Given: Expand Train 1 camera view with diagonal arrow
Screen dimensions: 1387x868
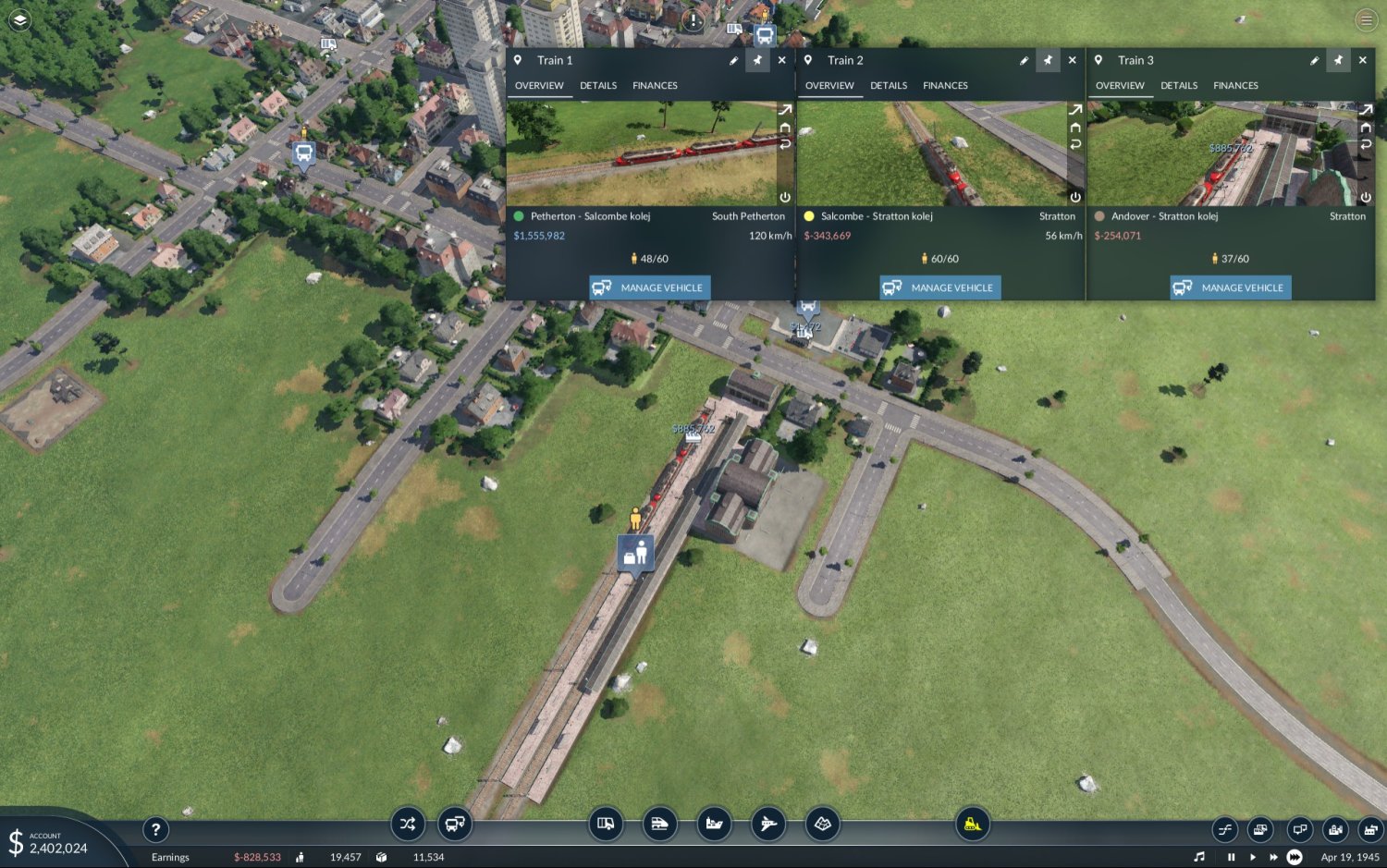Looking at the screenshot, I should coord(784,111).
